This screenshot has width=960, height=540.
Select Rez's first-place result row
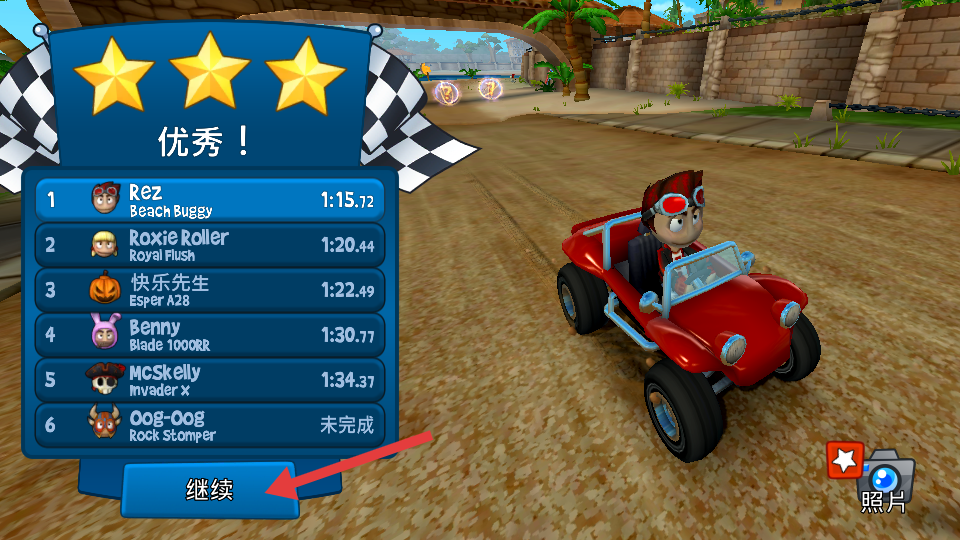pyautogui.click(x=210, y=199)
